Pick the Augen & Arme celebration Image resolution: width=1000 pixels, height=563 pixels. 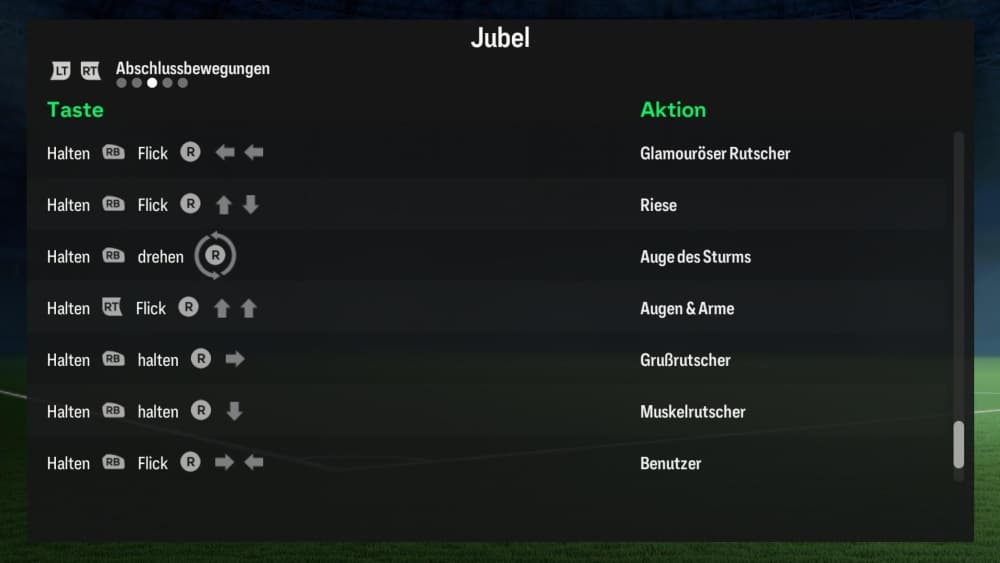[x=687, y=308]
